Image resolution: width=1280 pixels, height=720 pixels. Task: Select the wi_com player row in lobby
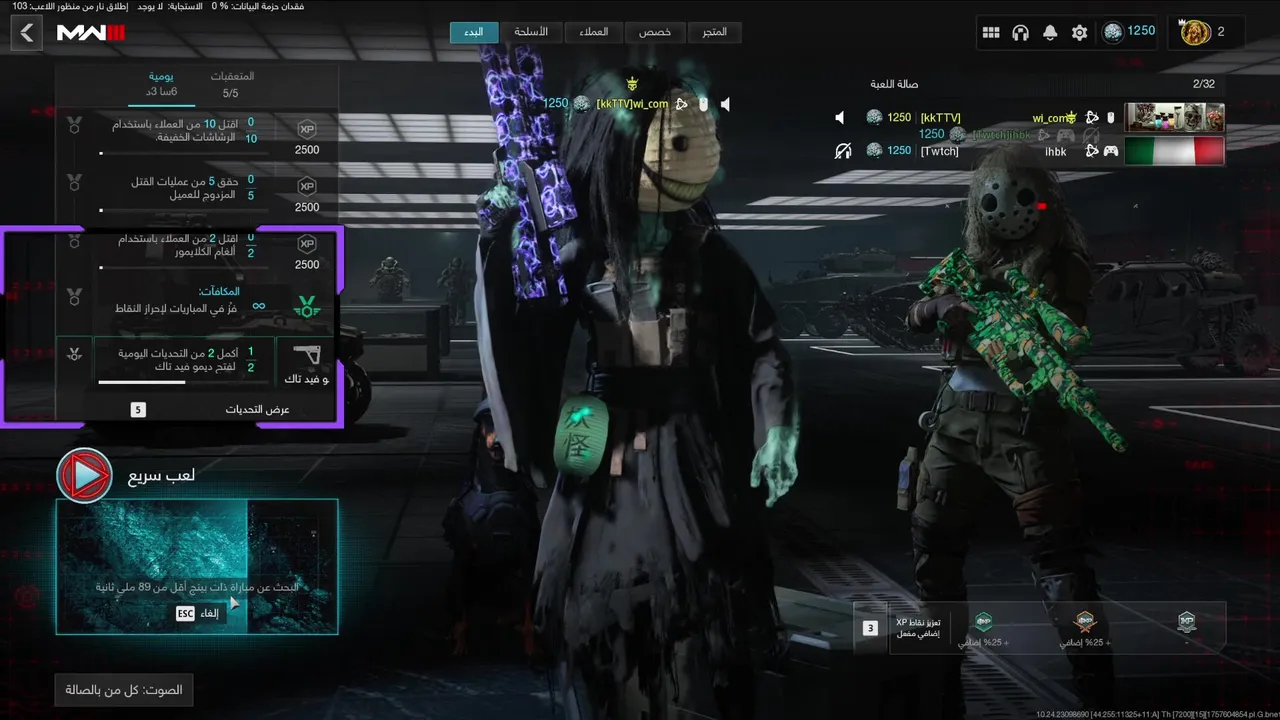1030,118
